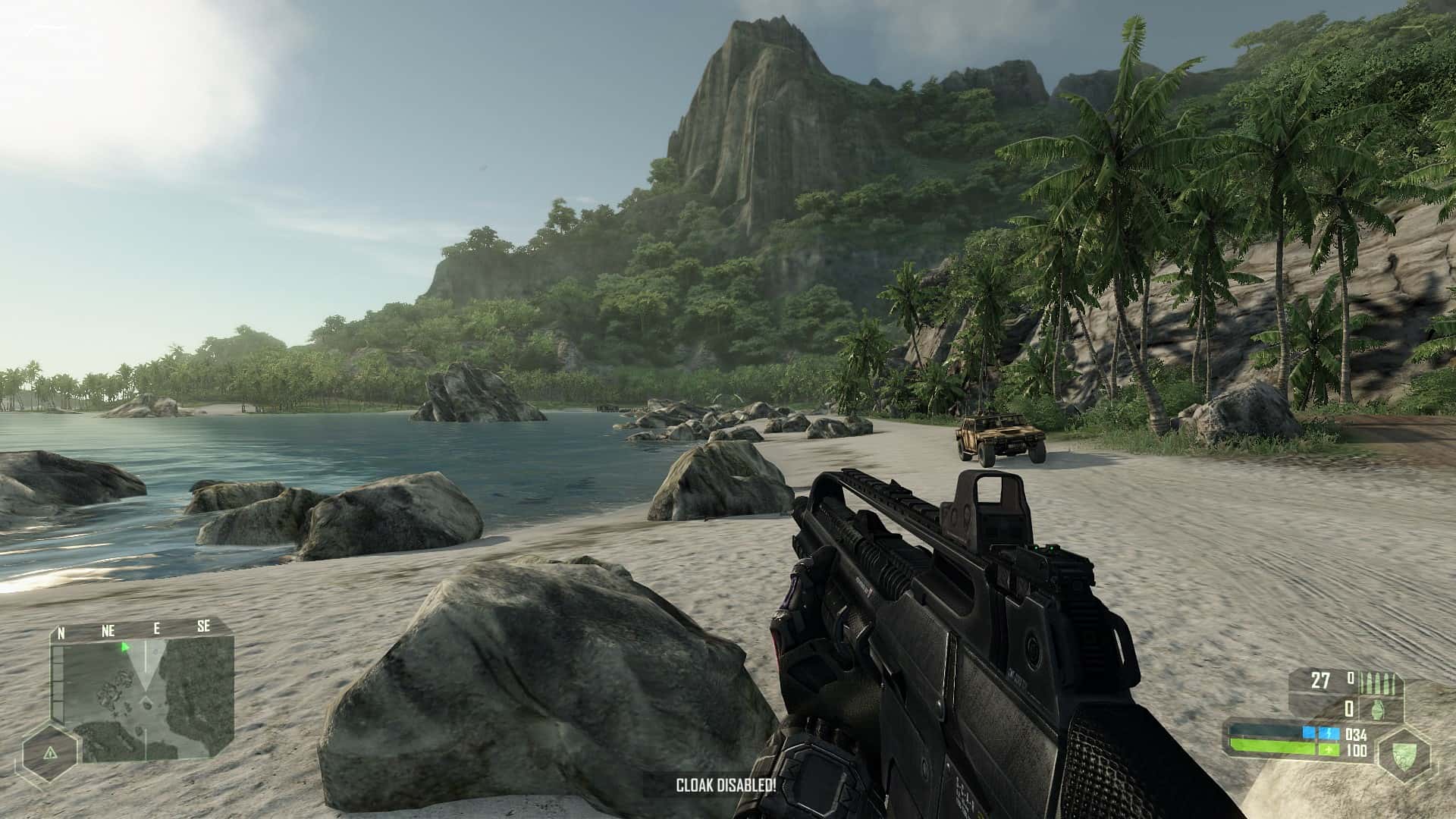Viewport: 1456px width, 819px height.
Task: Click the grenade icon in the weapon HUD
Action: (x=1376, y=710)
